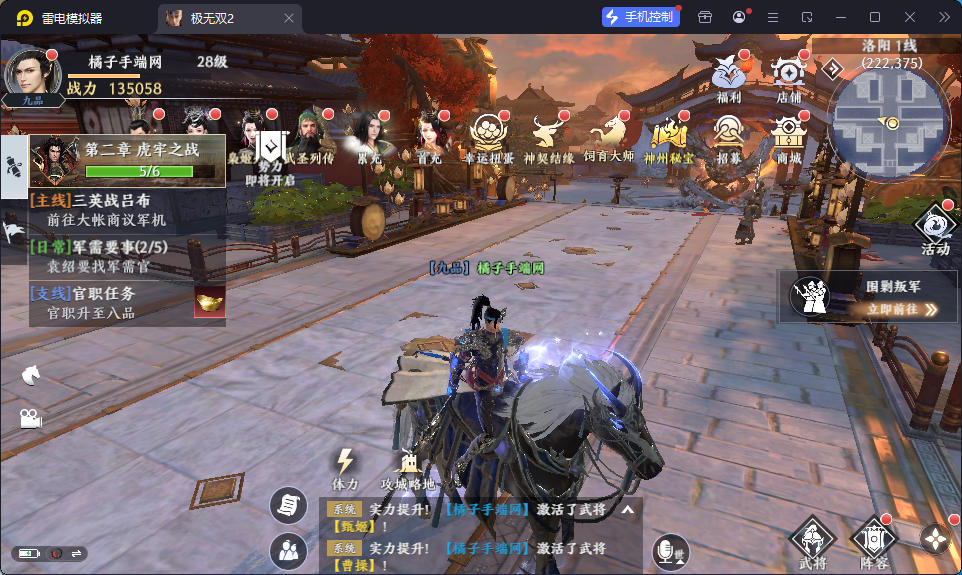
Task: Open the 活动 events icon
Action: tap(935, 229)
